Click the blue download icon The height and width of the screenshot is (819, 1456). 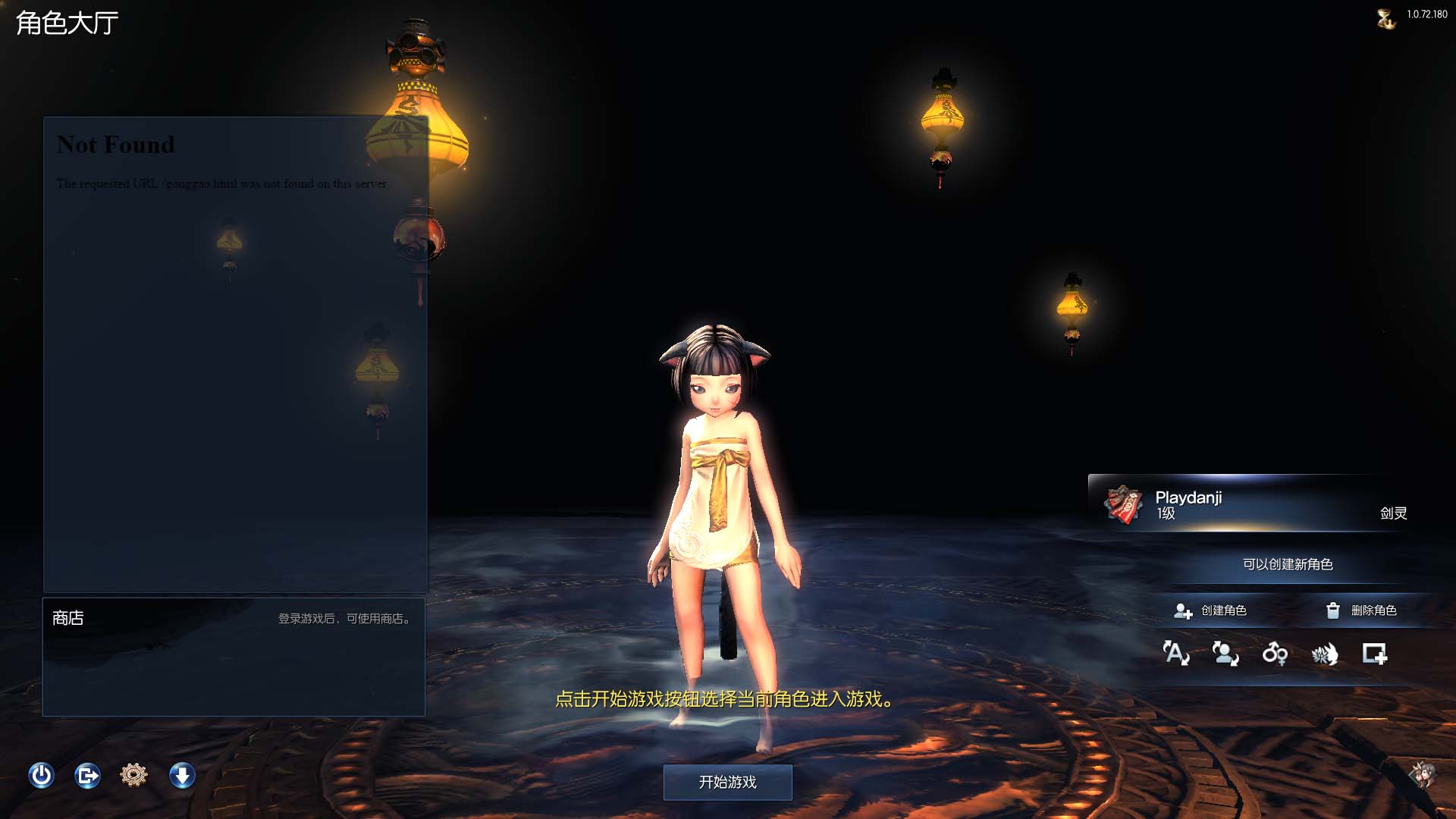181,776
